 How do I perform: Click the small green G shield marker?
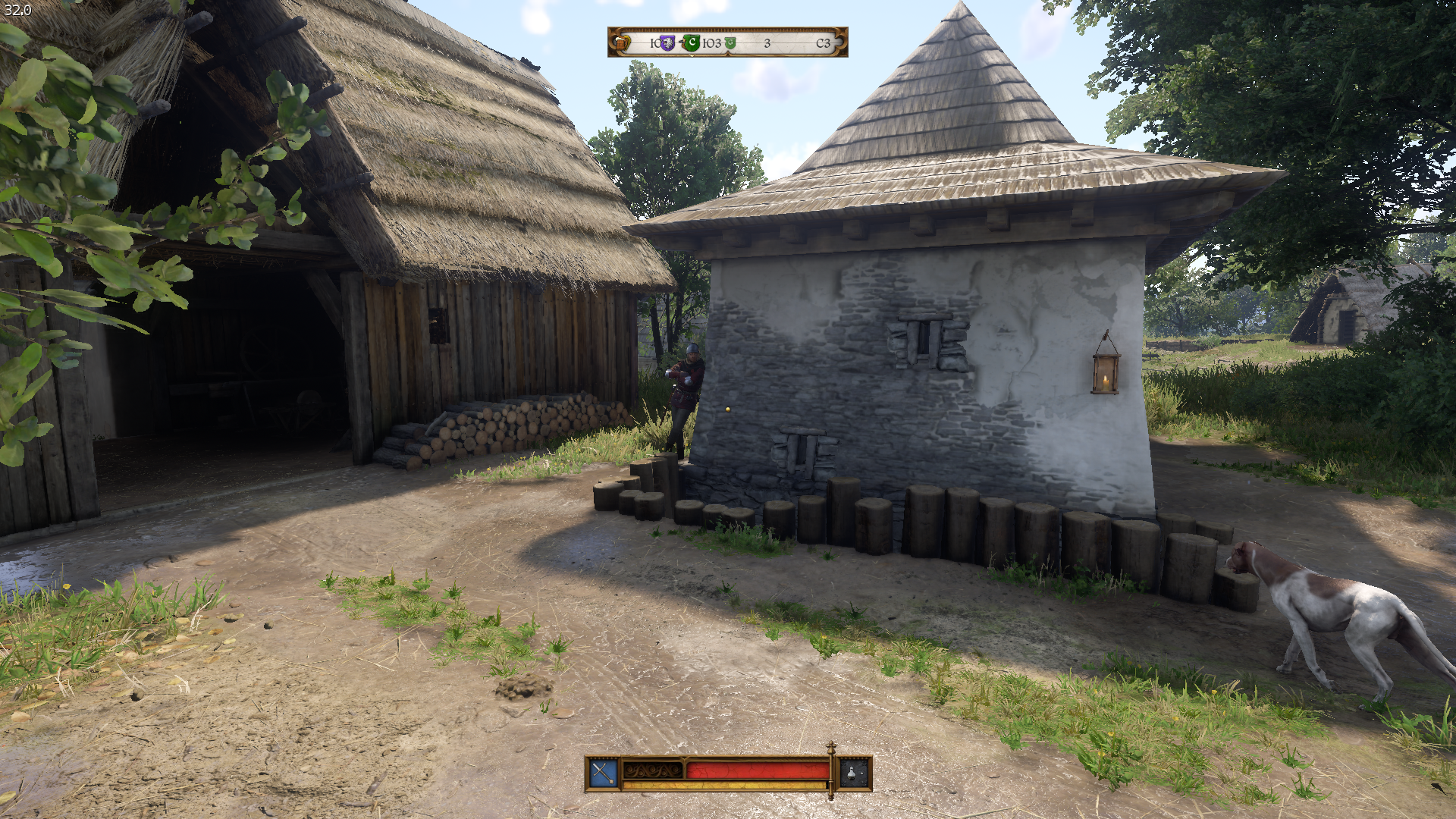click(730, 44)
